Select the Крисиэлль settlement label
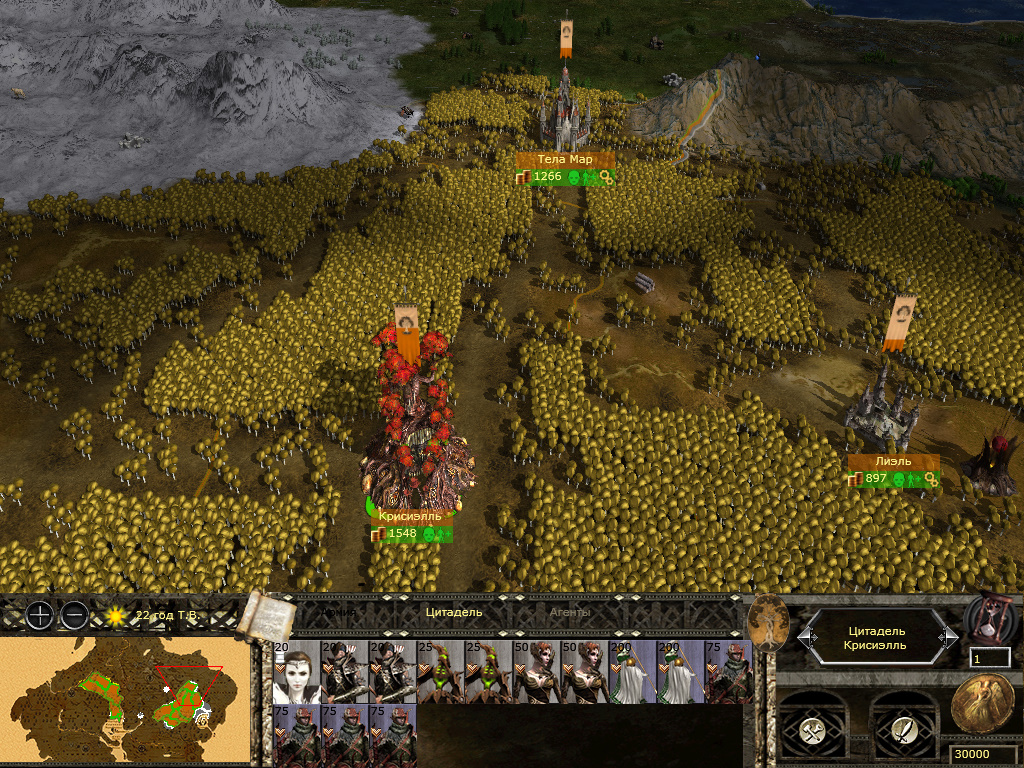 pyautogui.click(x=410, y=517)
